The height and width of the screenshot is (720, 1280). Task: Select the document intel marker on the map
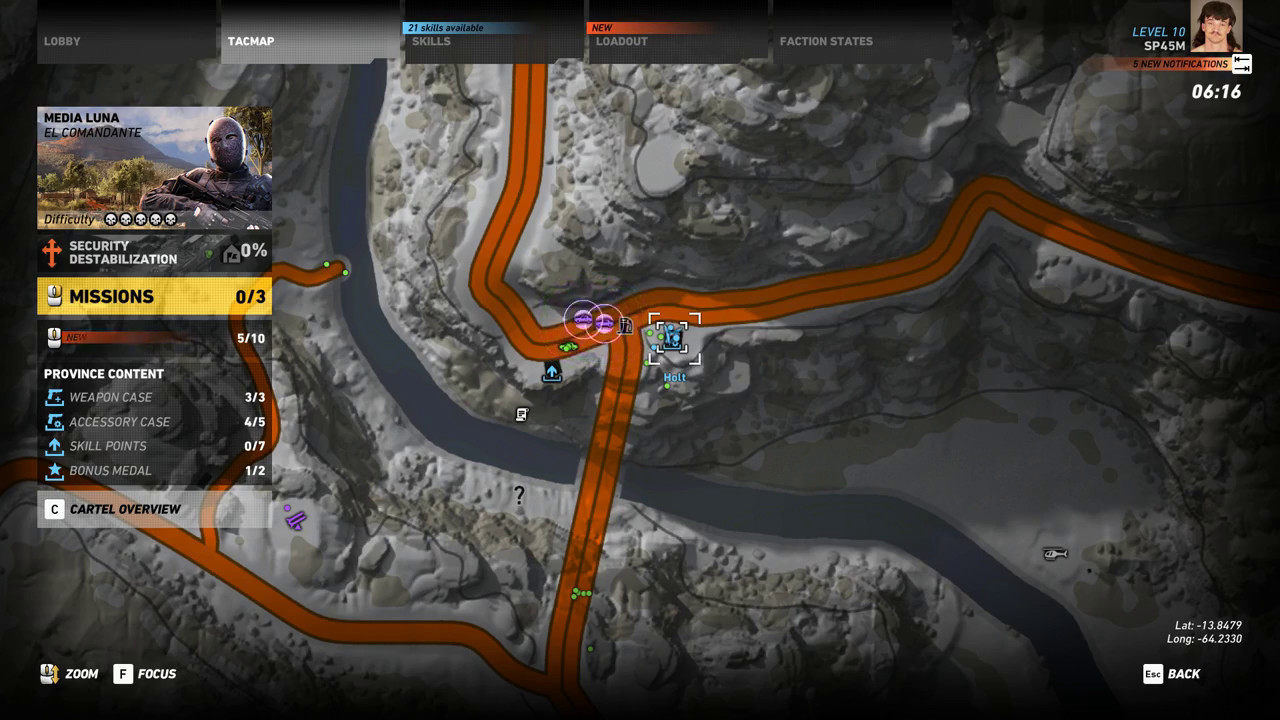click(522, 414)
